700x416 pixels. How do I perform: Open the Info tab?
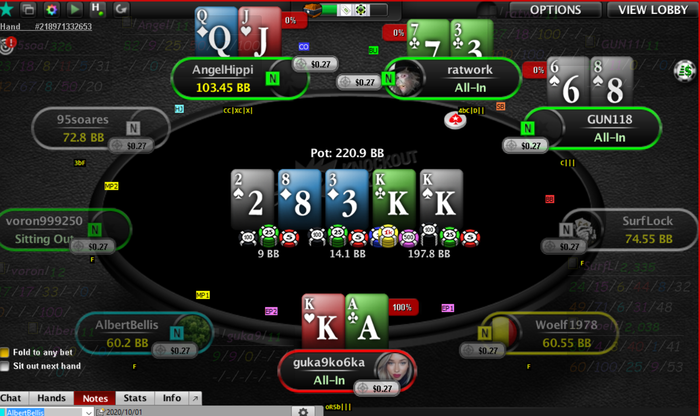coord(172,398)
